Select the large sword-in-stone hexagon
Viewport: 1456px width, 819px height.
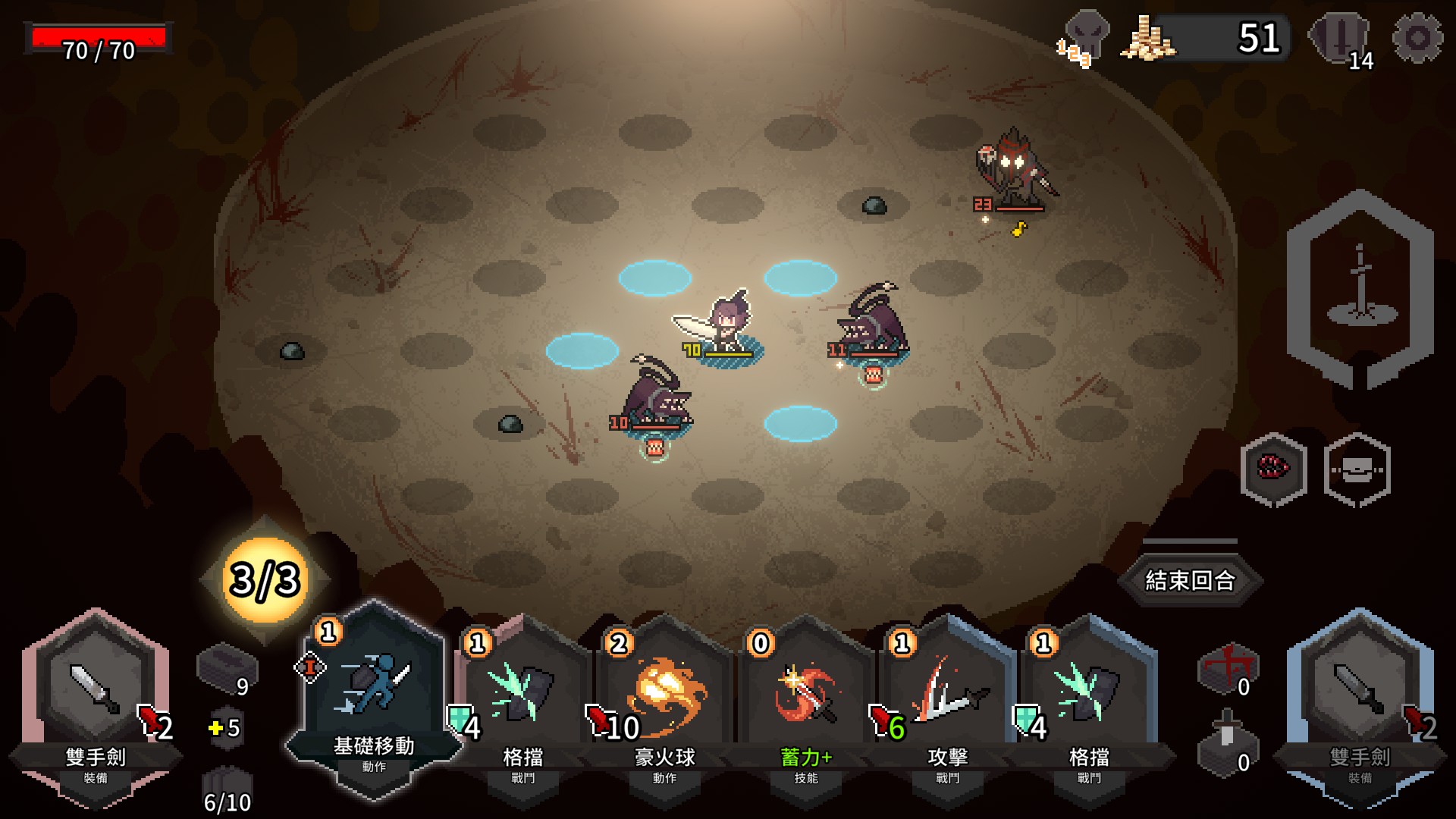pos(1360,290)
